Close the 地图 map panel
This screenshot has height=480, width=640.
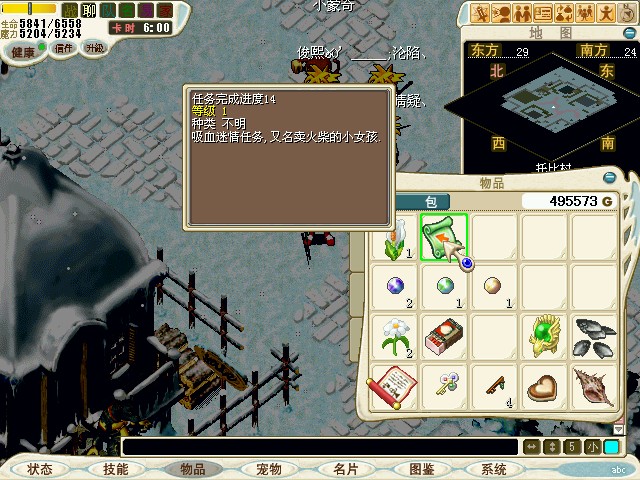click(628, 32)
